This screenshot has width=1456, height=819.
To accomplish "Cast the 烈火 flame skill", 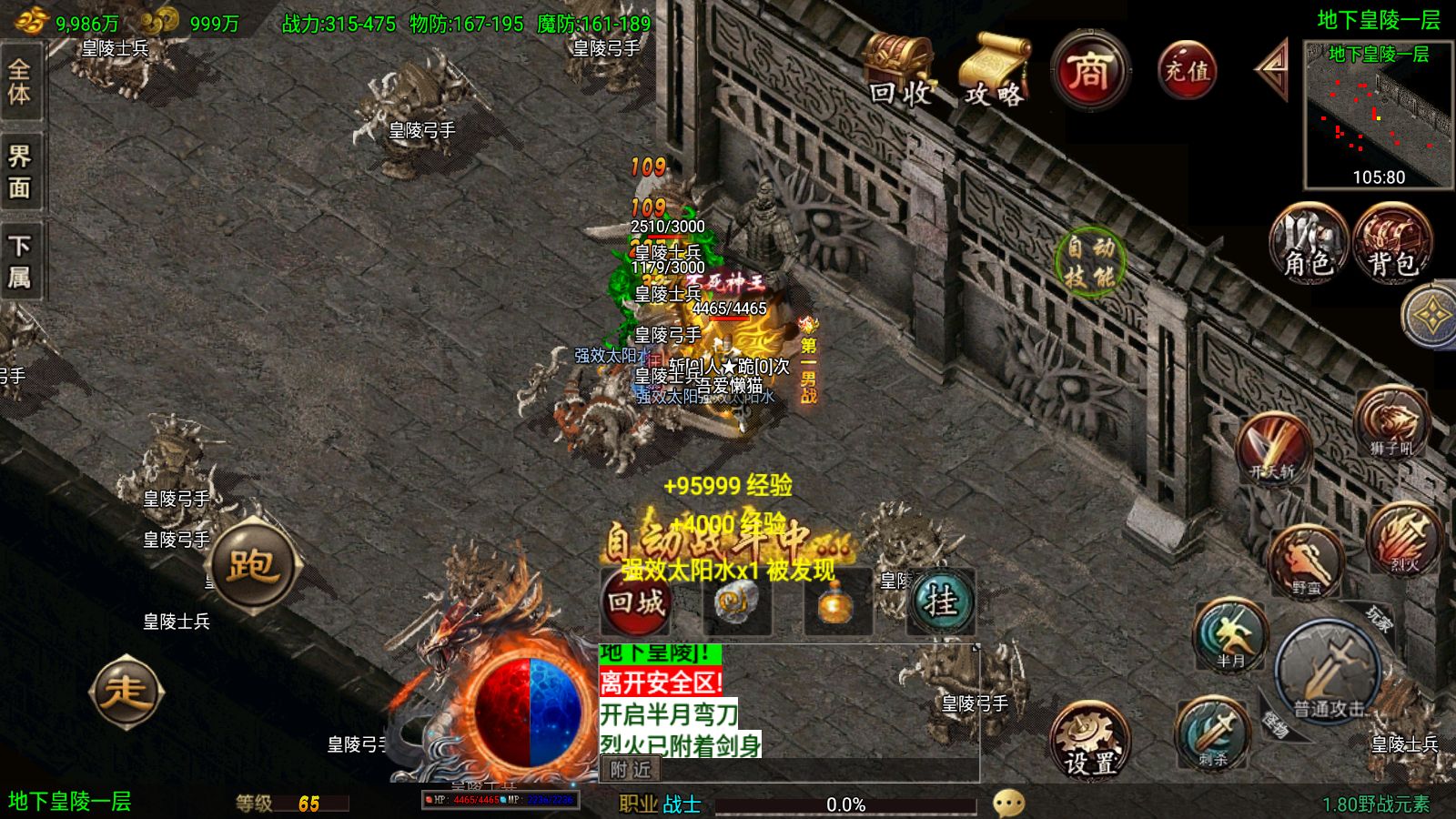I will point(1404,539).
